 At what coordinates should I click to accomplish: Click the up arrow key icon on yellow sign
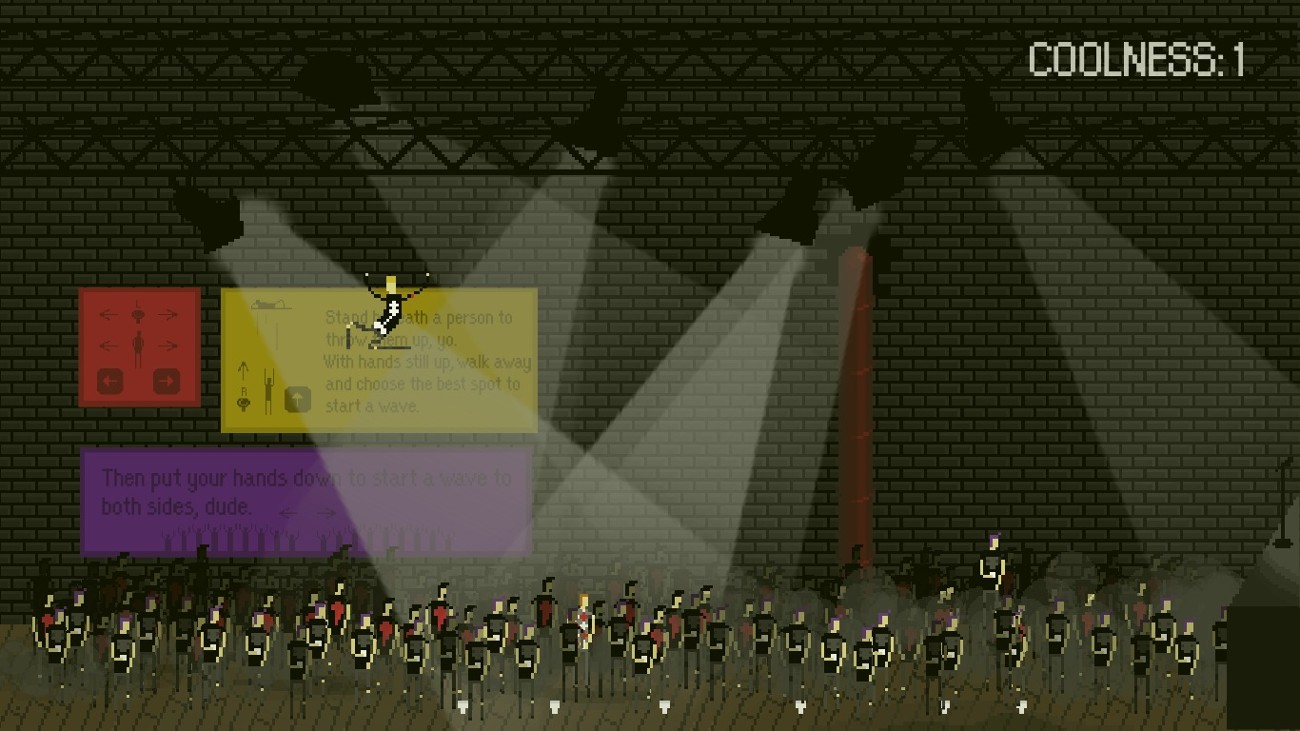click(x=298, y=398)
